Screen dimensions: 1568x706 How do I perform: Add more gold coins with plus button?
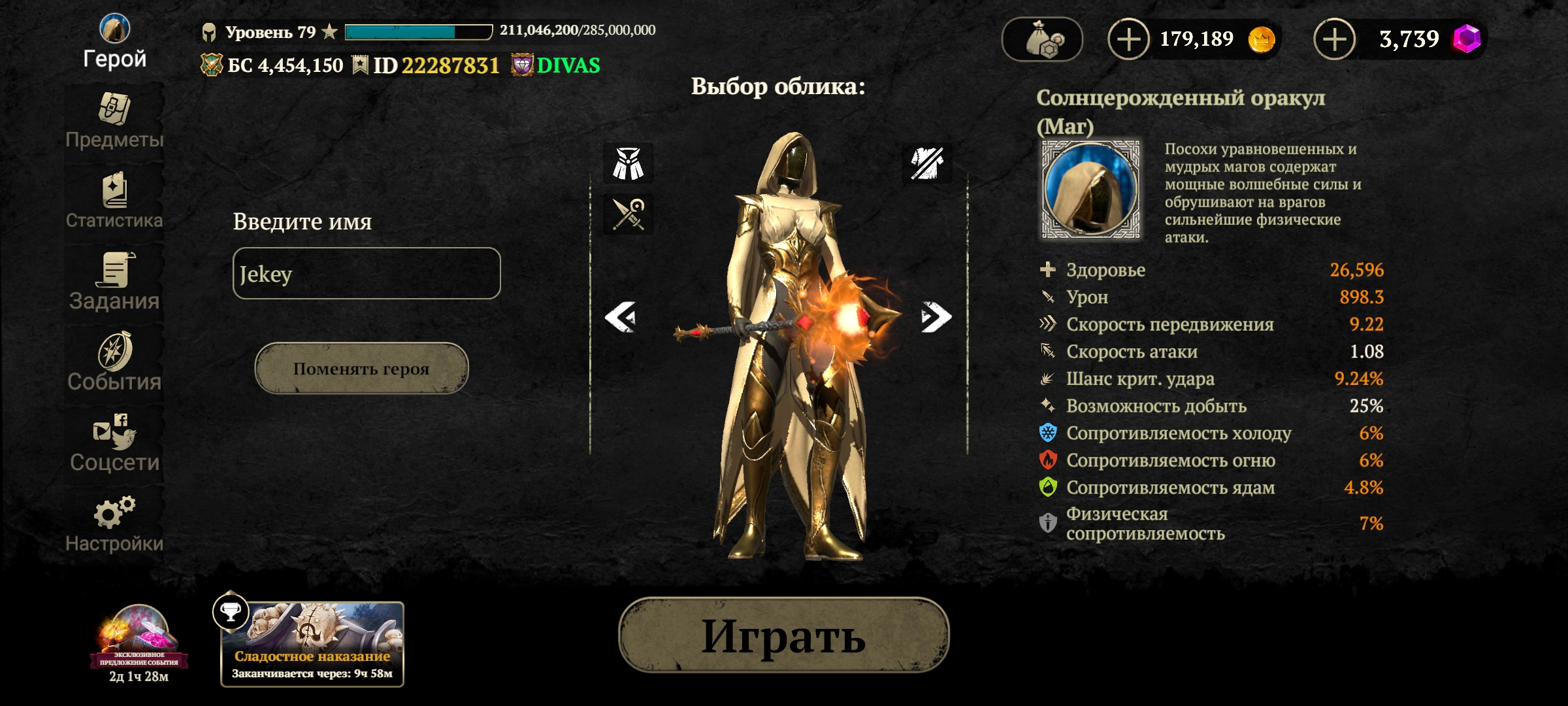click(1128, 39)
